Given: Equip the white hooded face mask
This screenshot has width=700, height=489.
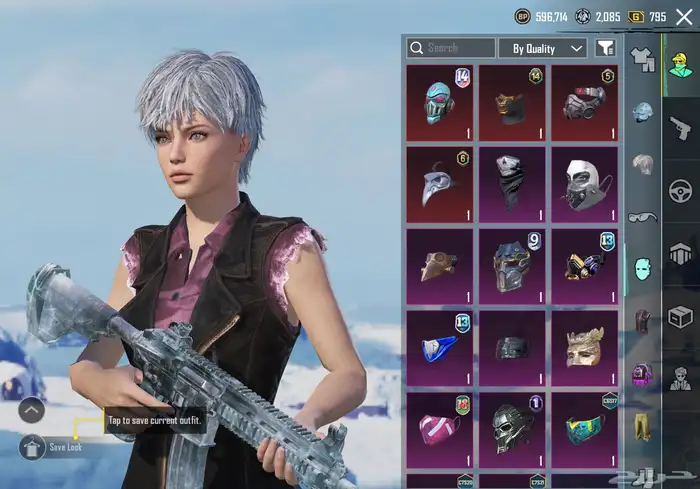Looking at the screenshot, I should coord(584,183).
